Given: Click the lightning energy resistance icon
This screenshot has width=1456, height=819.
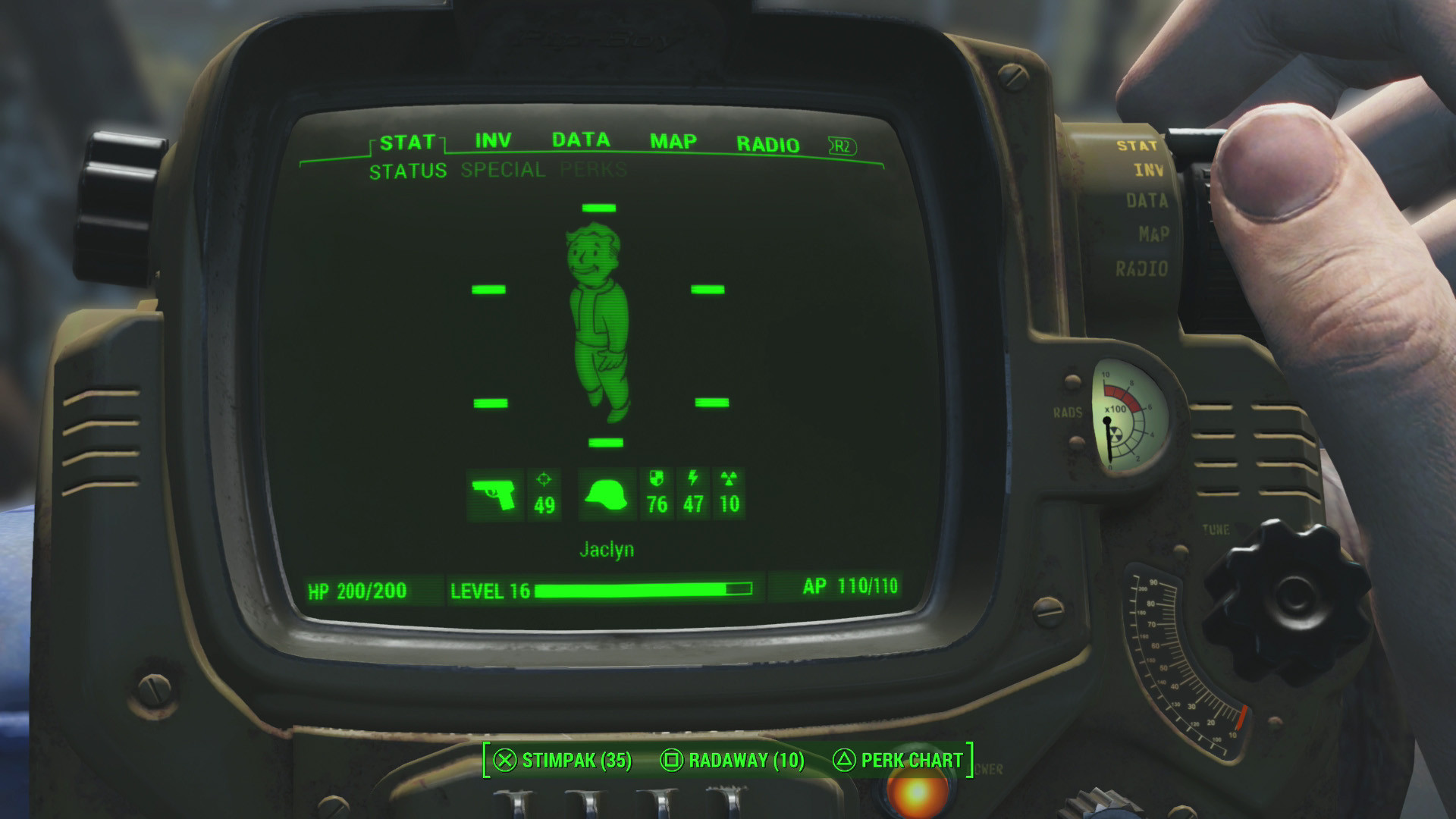Looking at the screenshot, I should pos(692,478).
